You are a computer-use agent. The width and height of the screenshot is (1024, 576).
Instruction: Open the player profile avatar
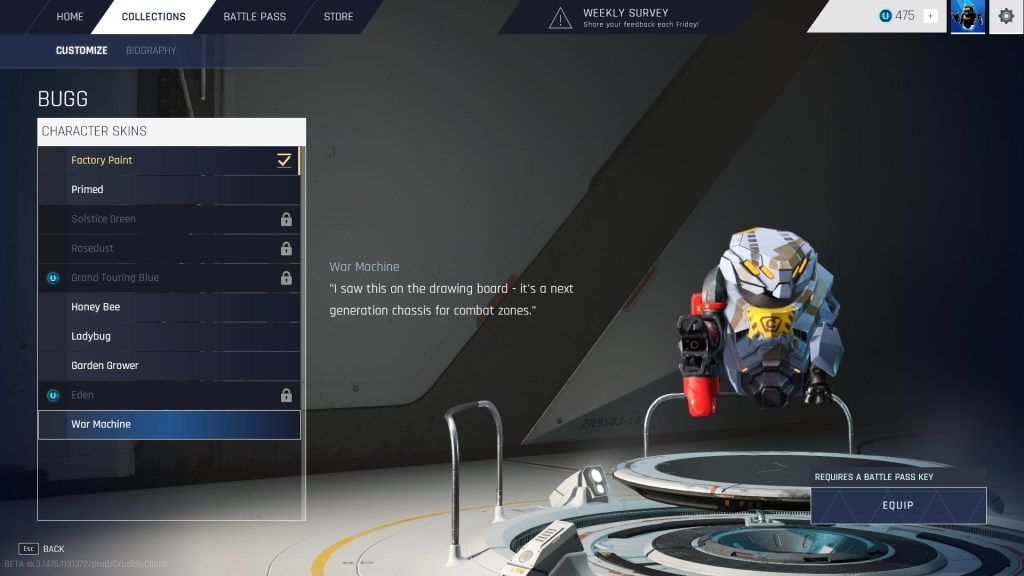[967, 17]
